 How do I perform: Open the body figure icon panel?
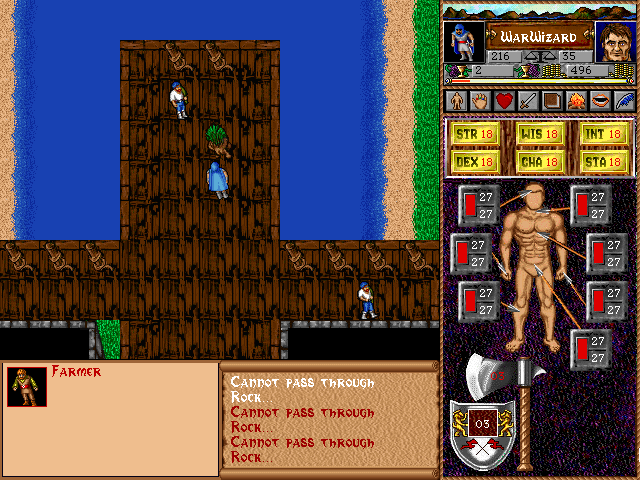[x=456, y=101]
